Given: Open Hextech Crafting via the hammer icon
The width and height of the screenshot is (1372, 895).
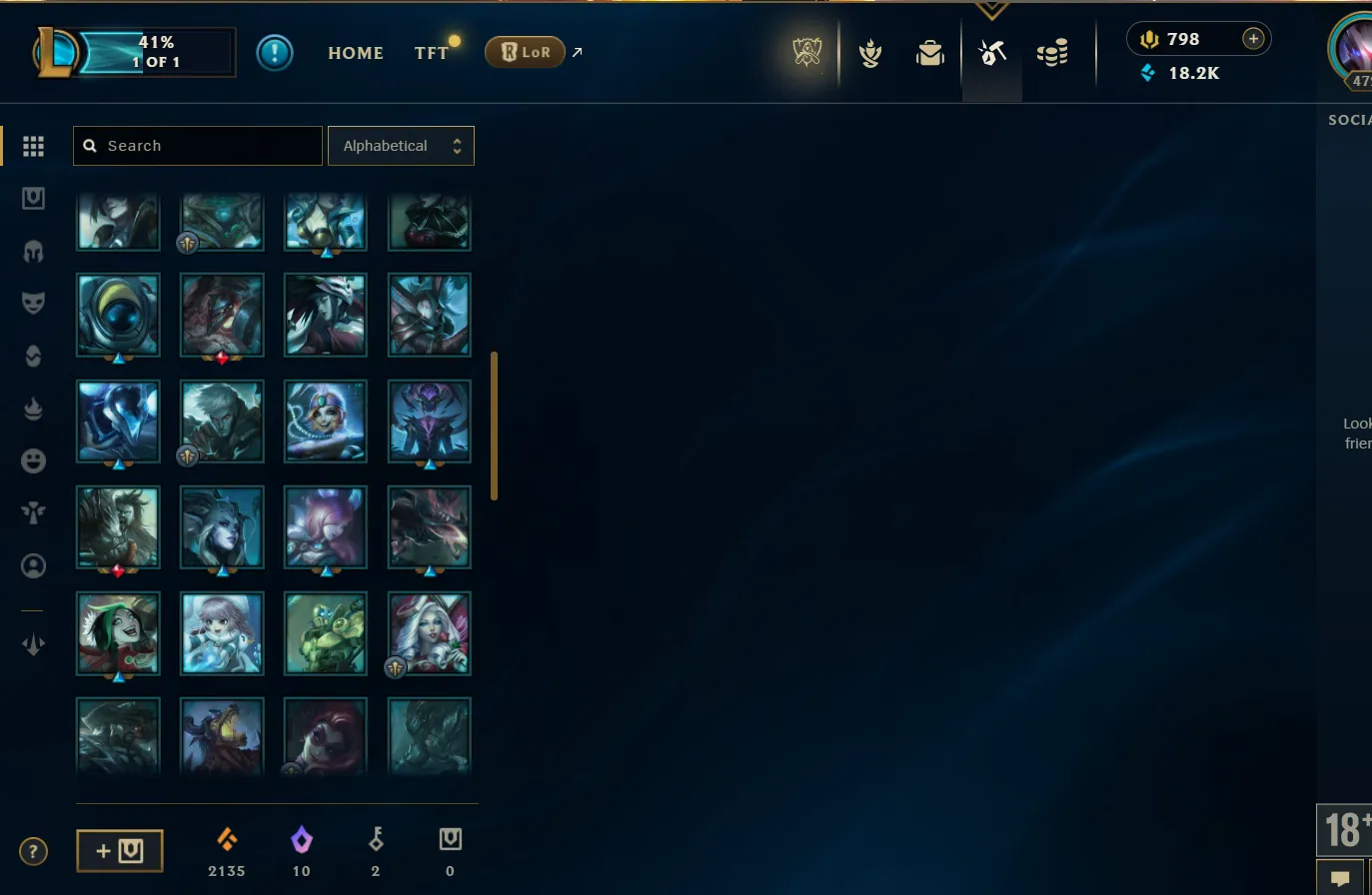Looking at the screenshot, I should pos(991,52).
